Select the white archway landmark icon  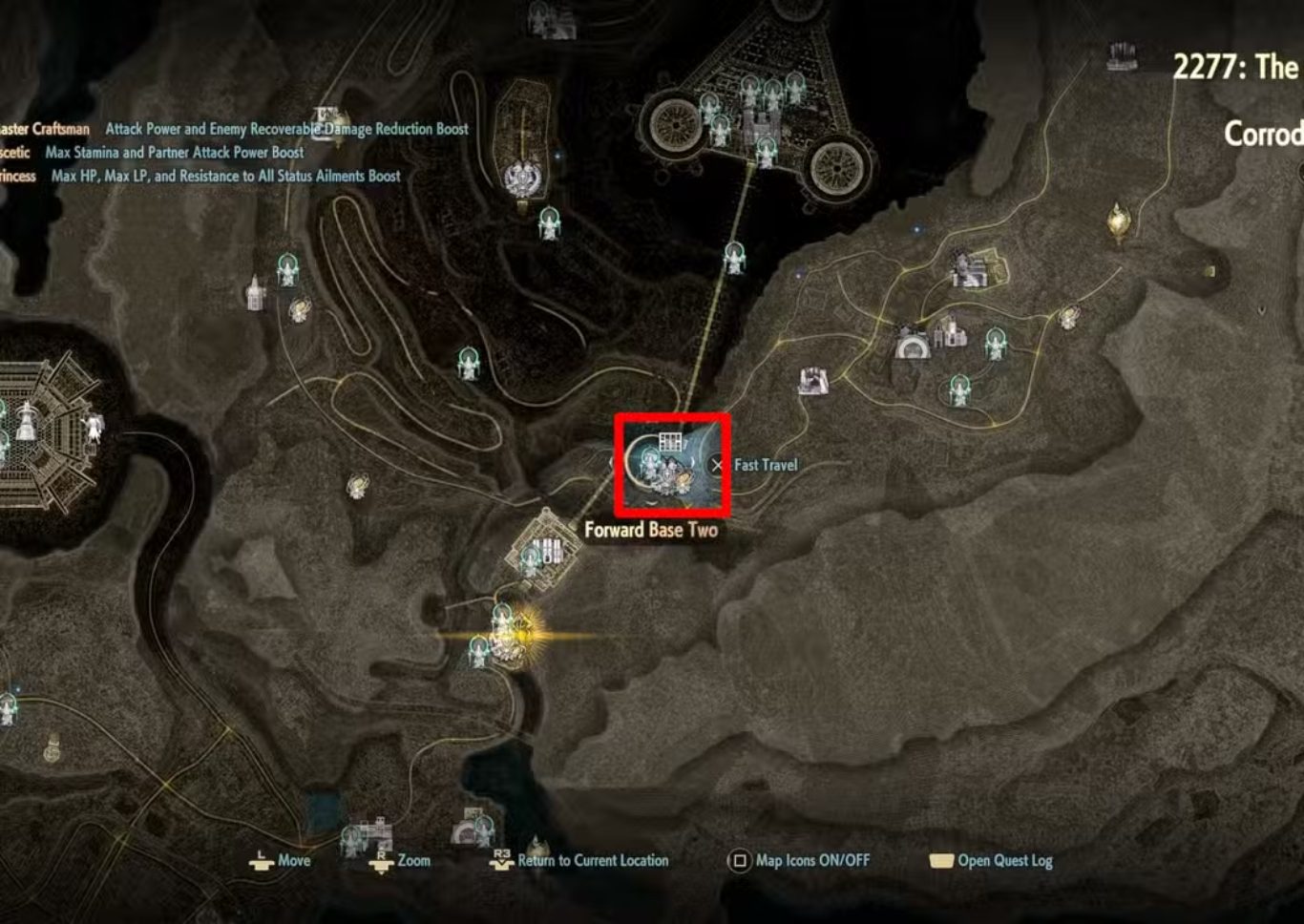coord(912,344)
